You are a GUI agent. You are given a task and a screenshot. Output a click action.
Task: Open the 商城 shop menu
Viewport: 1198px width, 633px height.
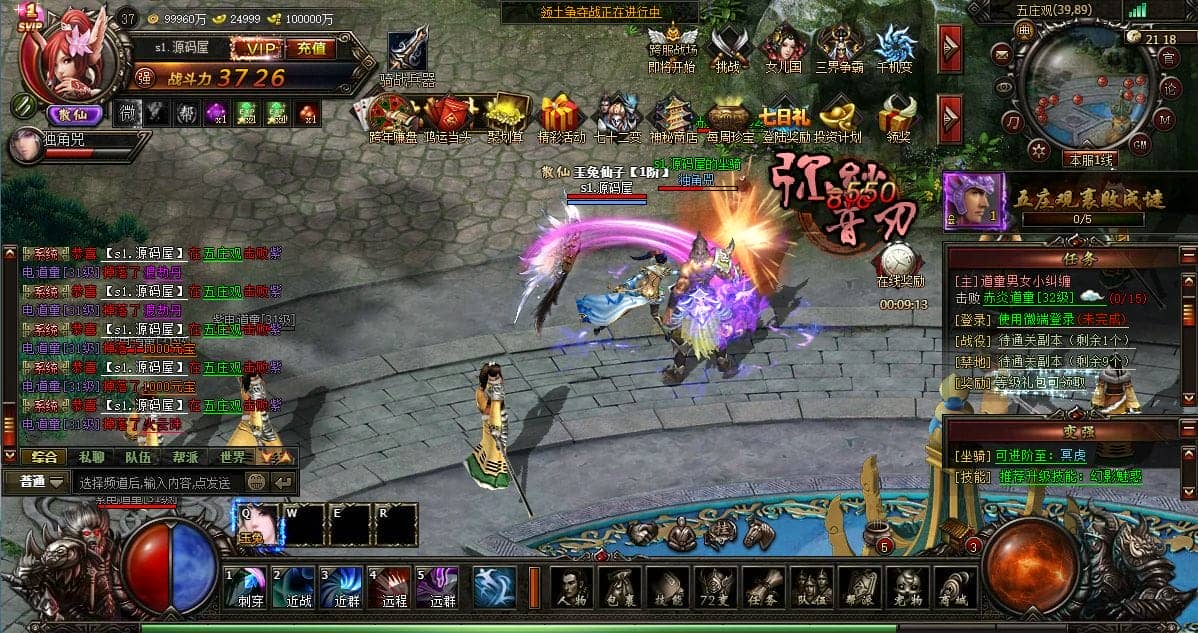956,588
